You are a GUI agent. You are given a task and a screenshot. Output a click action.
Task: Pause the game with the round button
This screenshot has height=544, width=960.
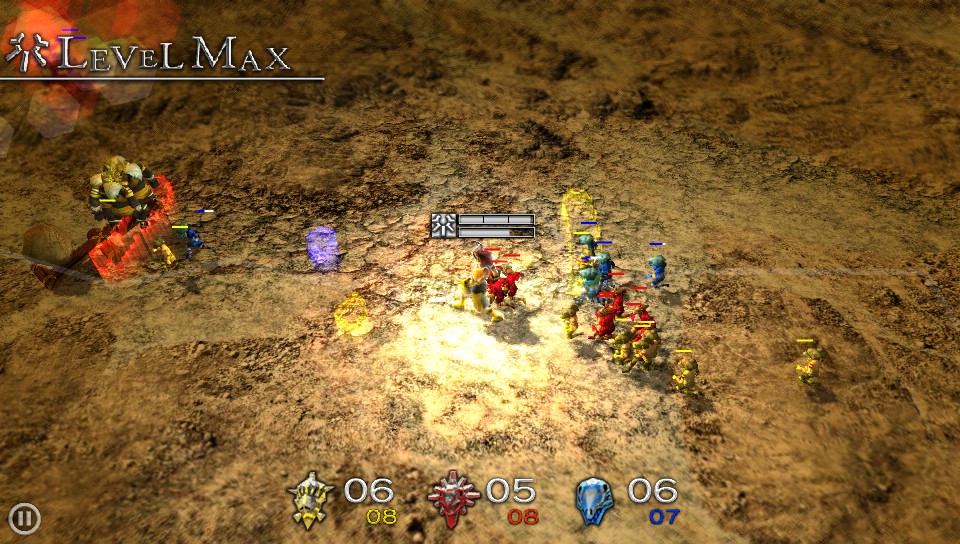point(24,519)
